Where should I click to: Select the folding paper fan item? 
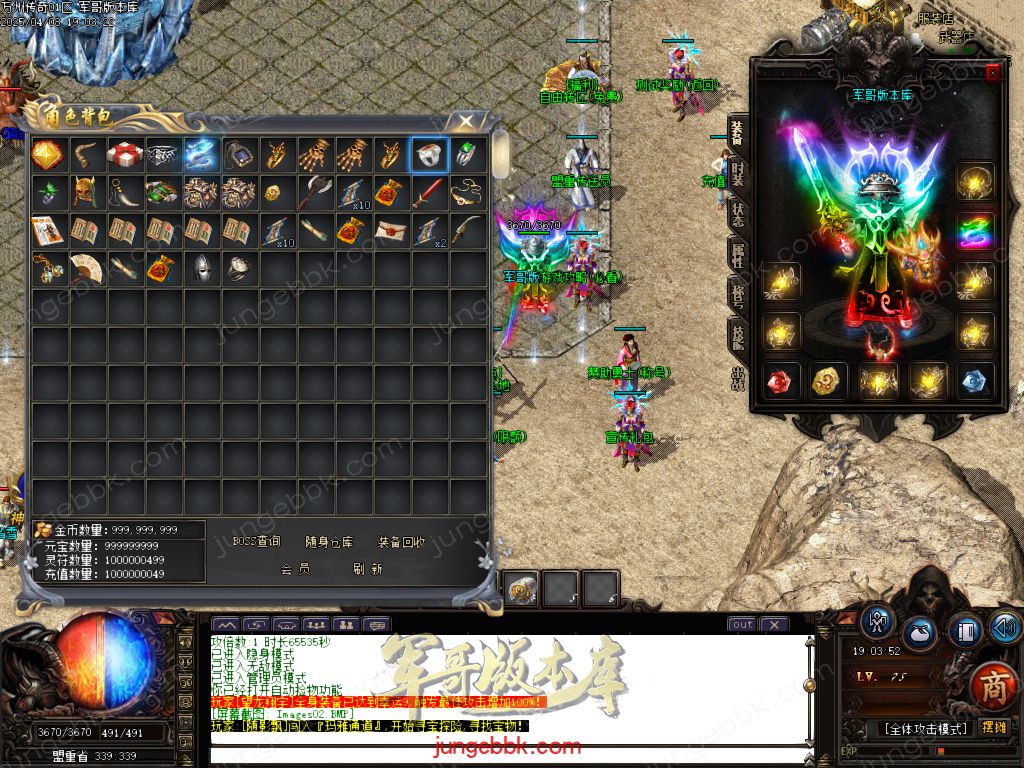87,268
